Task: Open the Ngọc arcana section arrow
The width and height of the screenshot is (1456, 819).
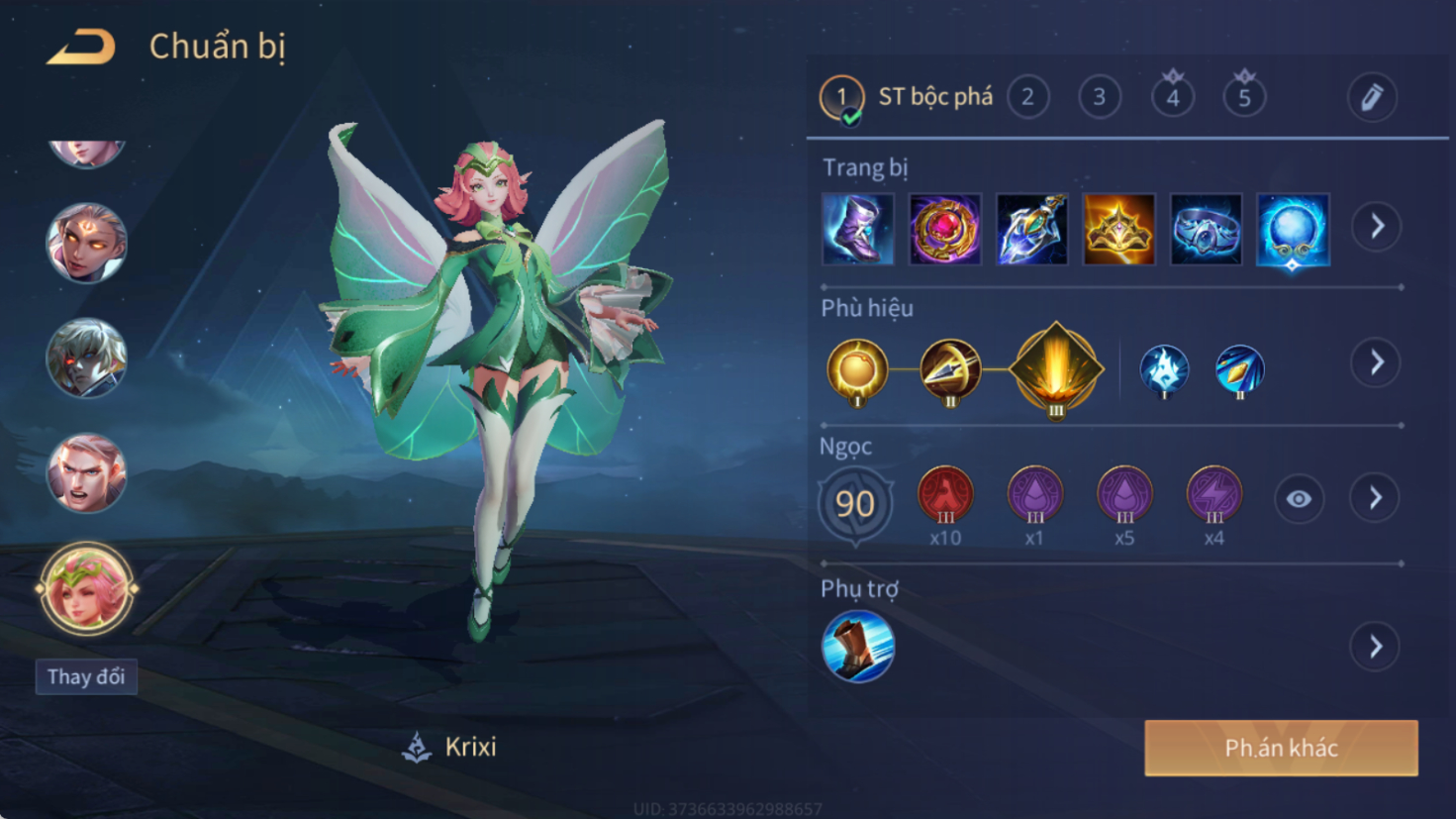Action: (1376, 498)
